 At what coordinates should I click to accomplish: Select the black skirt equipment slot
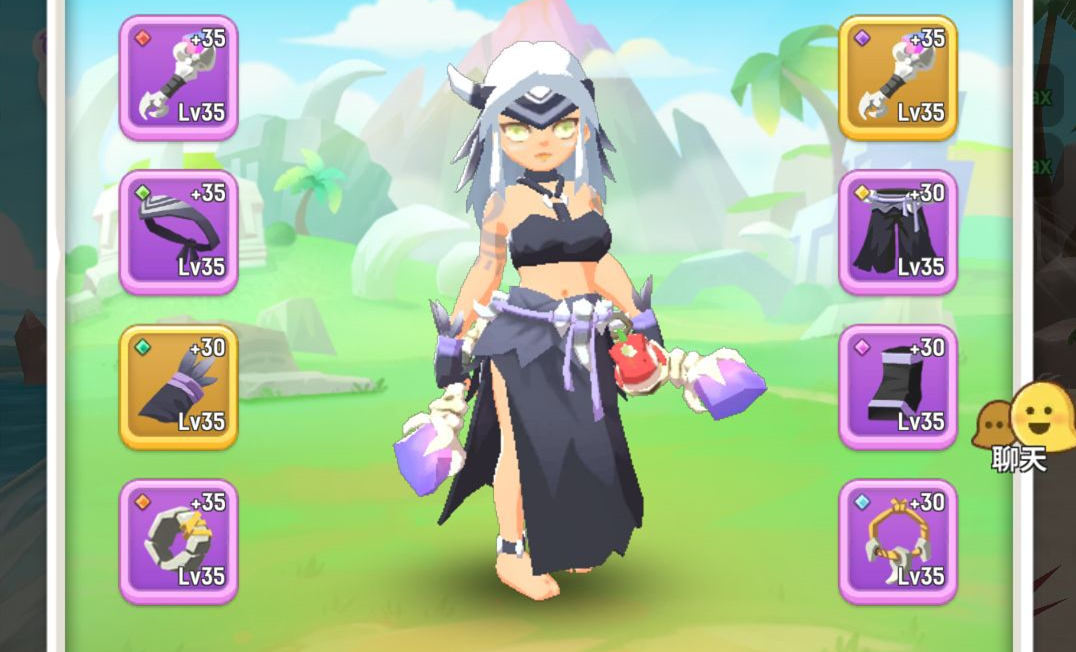click(897, 232)
